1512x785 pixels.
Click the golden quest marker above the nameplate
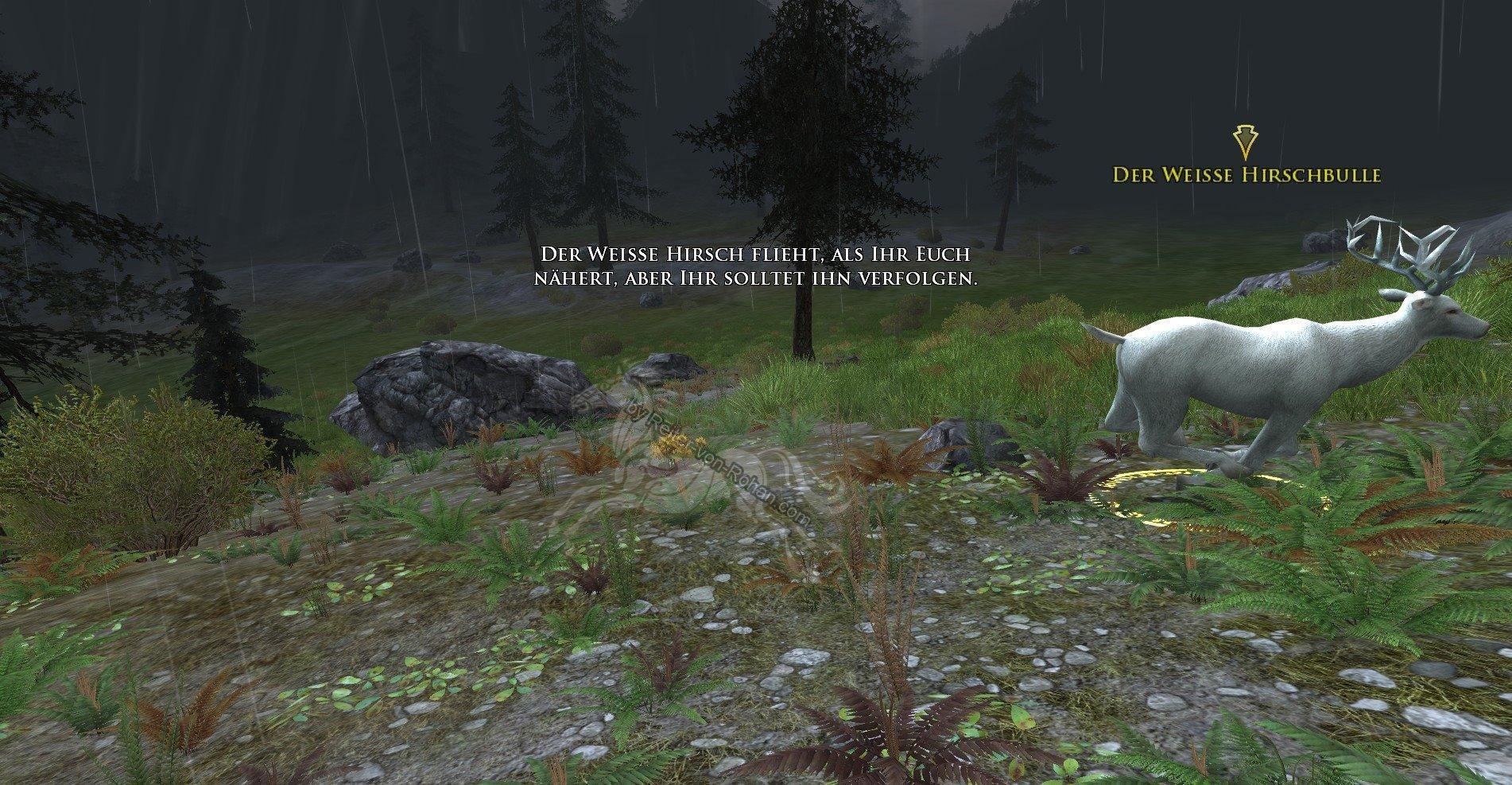1244,142
